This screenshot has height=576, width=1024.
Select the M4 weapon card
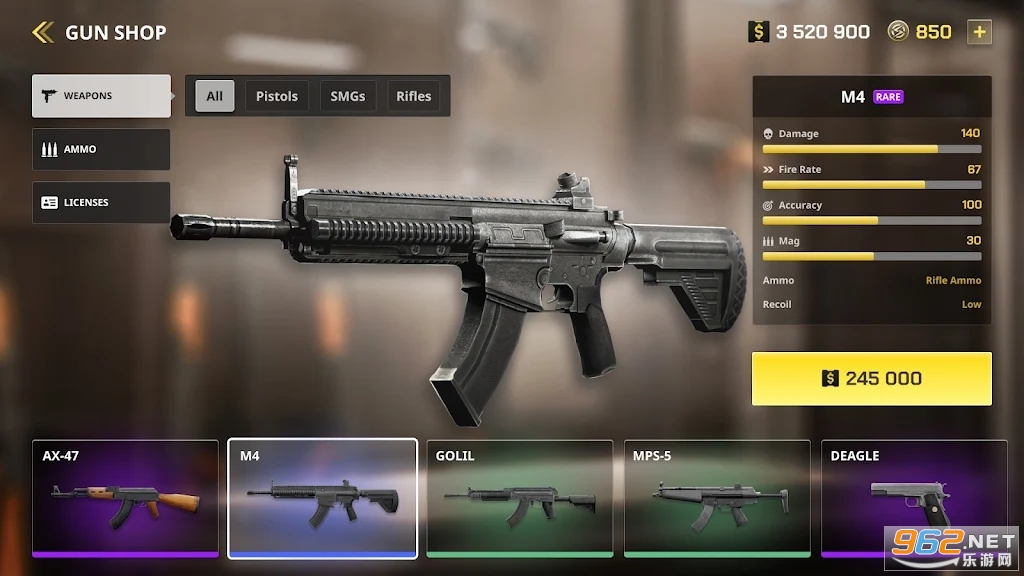pos(322,497)
